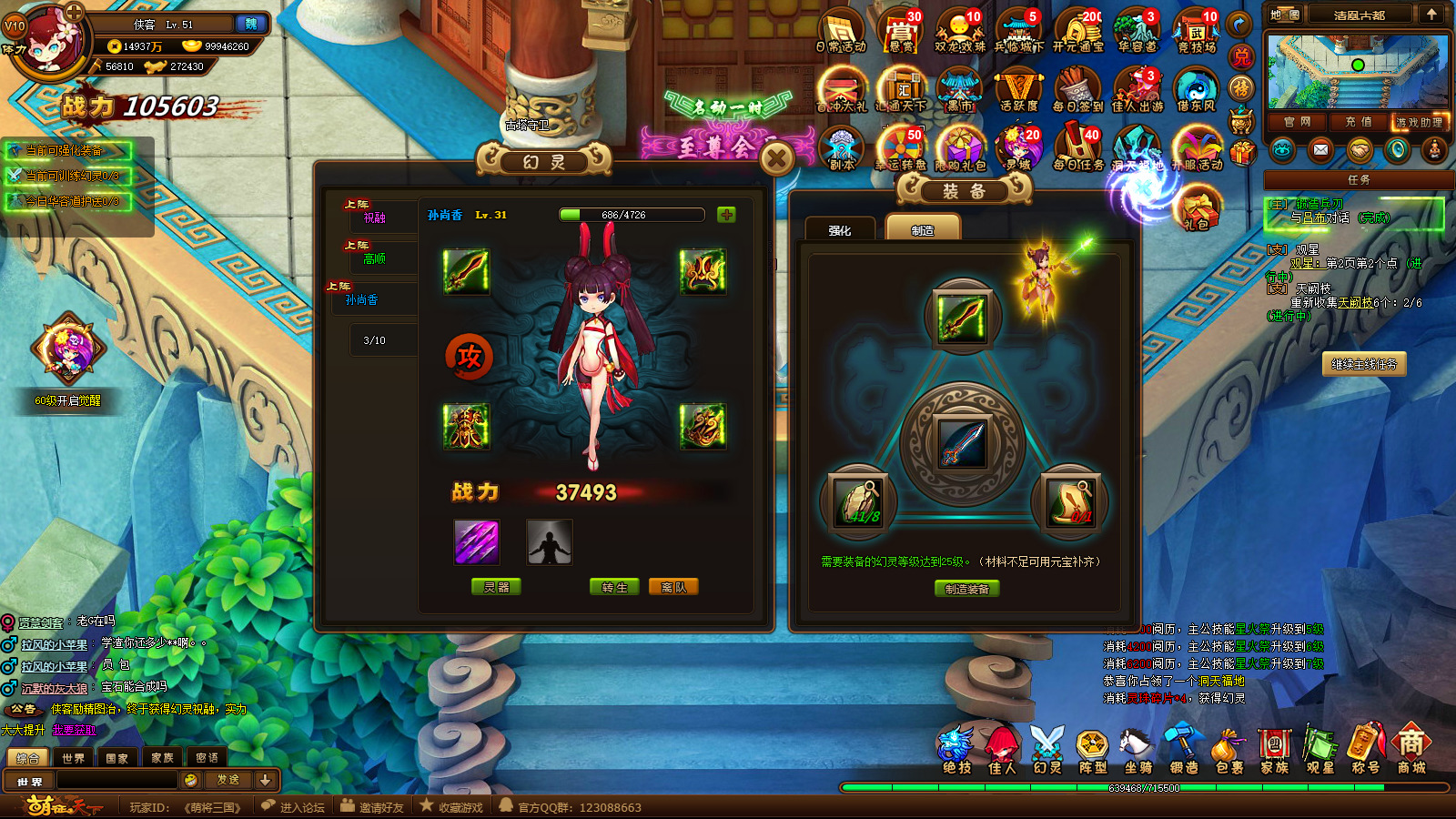This screenshot has height=819, width=1456.
Task: Open the 商城 shop icon
Action: [x=1411, y=750]
